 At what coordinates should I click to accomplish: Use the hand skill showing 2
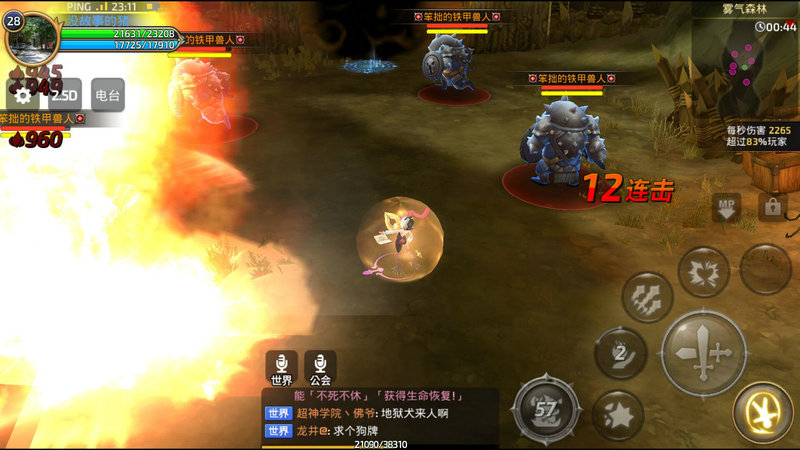pos(620,352)
